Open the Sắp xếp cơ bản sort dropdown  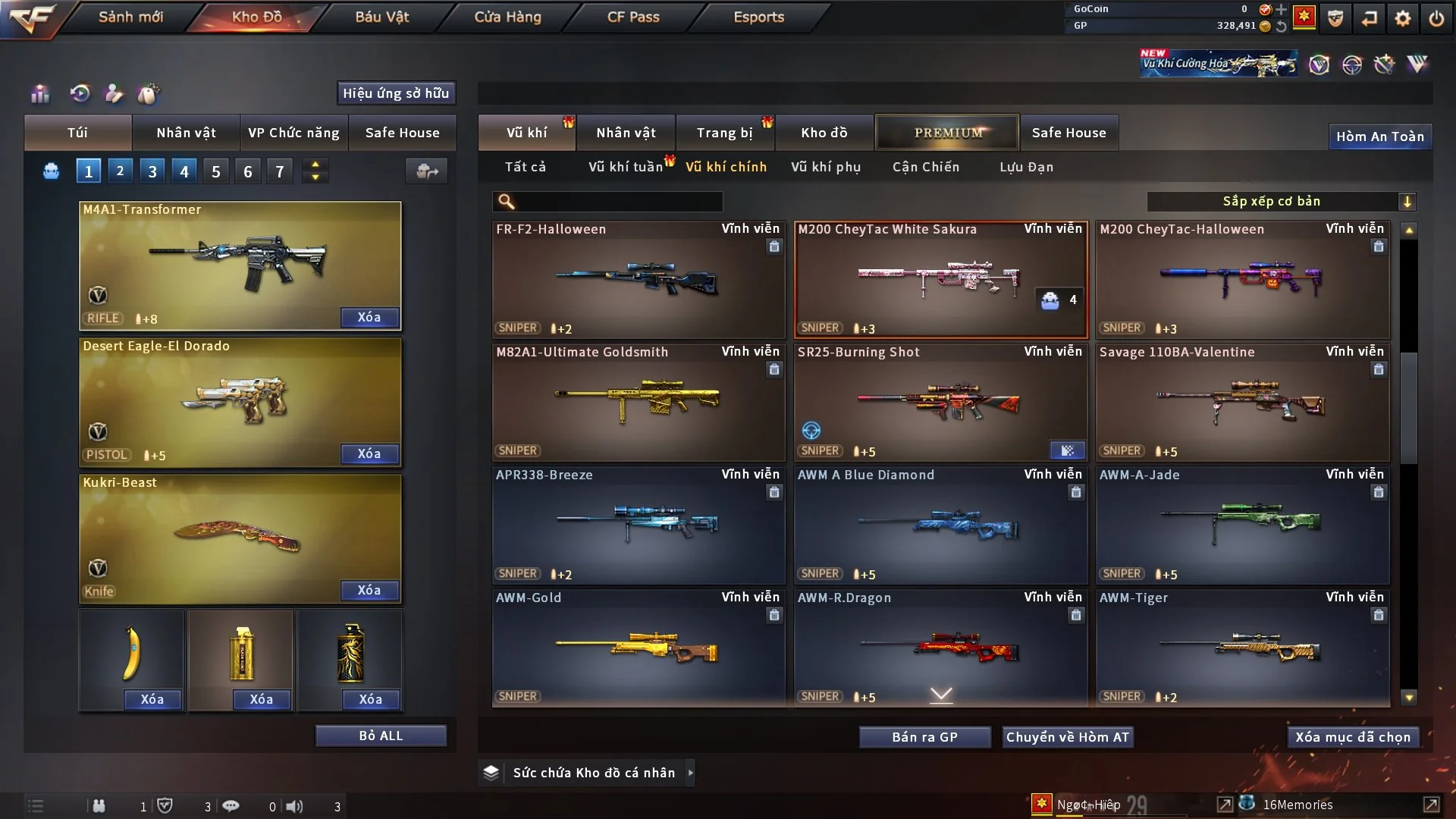(x=1281, y=202)
